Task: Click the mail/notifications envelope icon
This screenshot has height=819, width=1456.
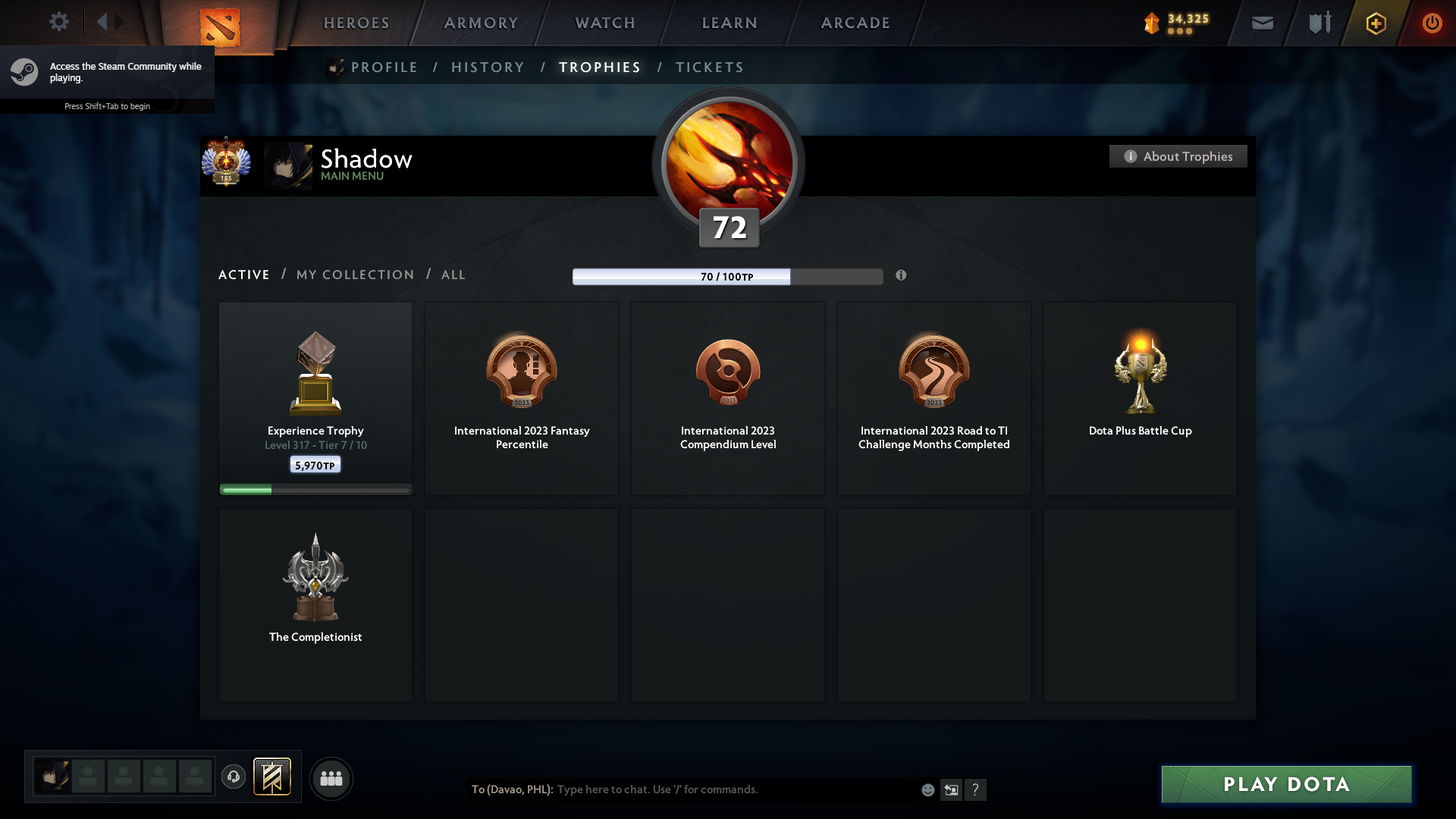Action: tap(1262, 22)
